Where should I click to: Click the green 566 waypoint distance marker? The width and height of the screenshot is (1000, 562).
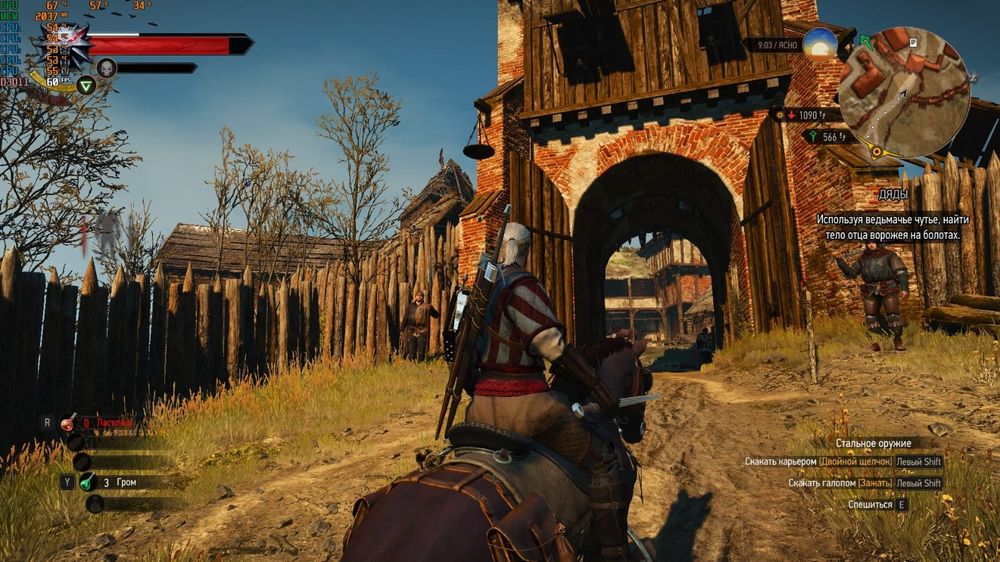coord(829,137)
